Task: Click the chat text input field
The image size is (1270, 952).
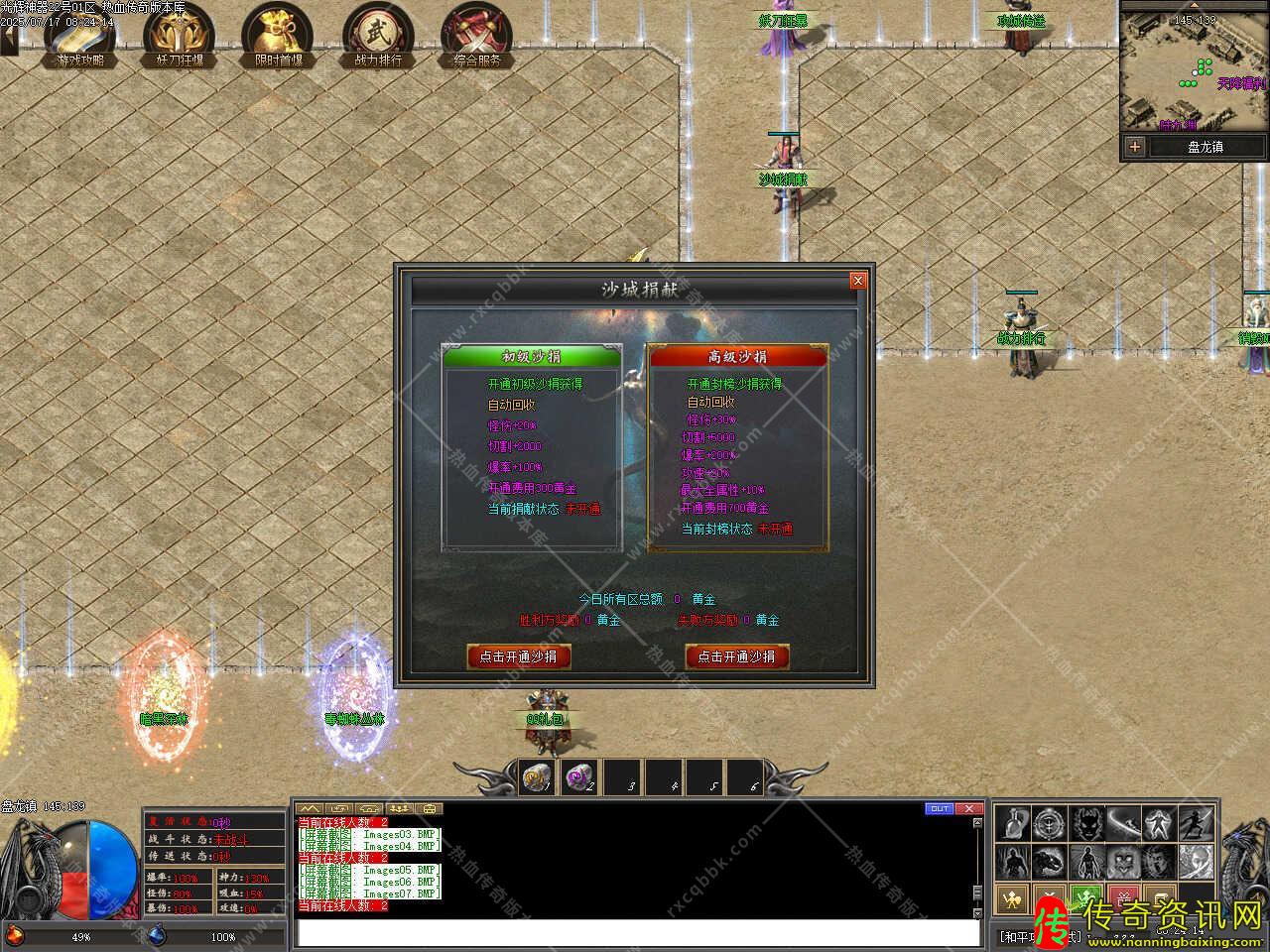Action: 635,933
